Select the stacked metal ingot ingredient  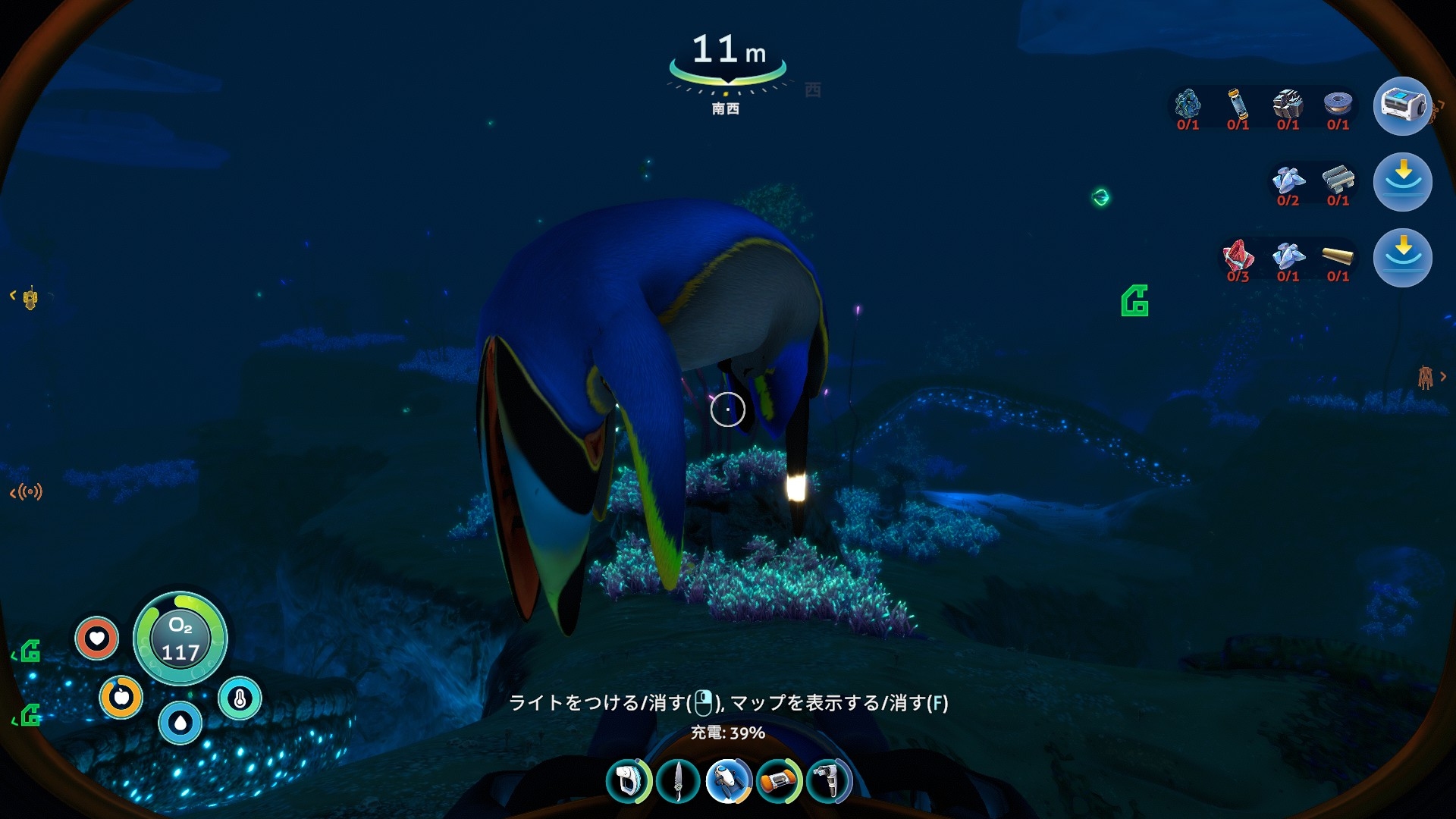coord(1338,180)
